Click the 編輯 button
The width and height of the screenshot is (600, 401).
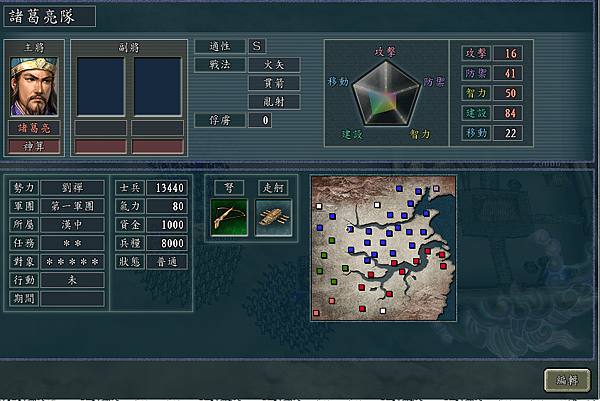coord(566,381)
